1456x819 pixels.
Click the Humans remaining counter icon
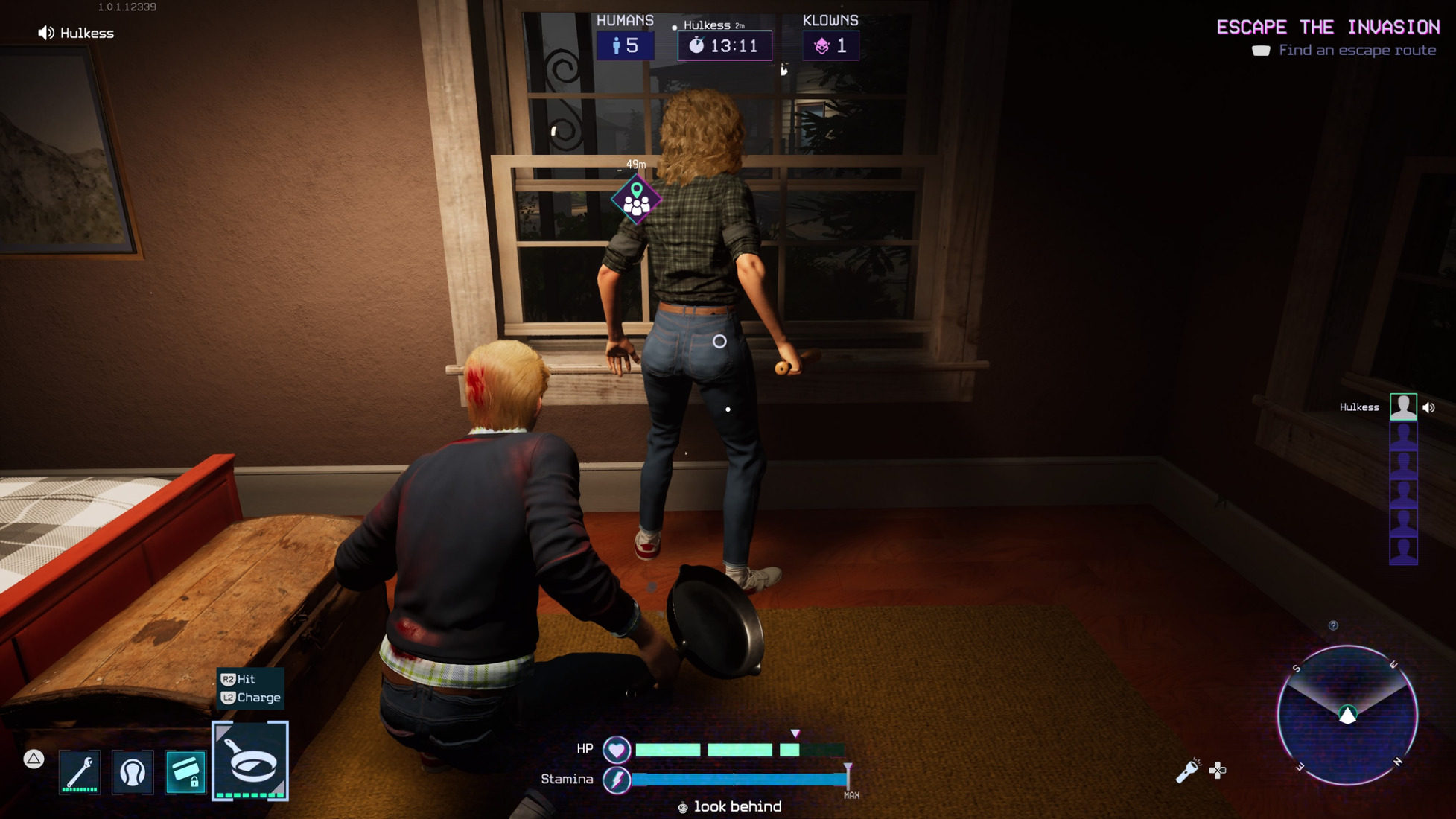click(x=617, y=46)
